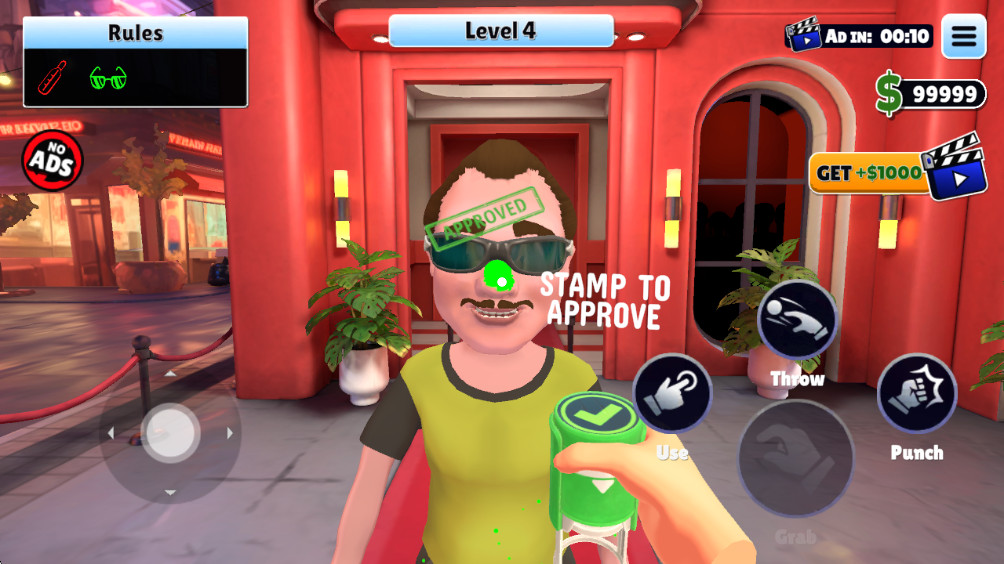Image resolution: width=1004 pixels, height=564 pixels.
Task: Tap the virtual movement joystick
Action: [x=170, y=433]
